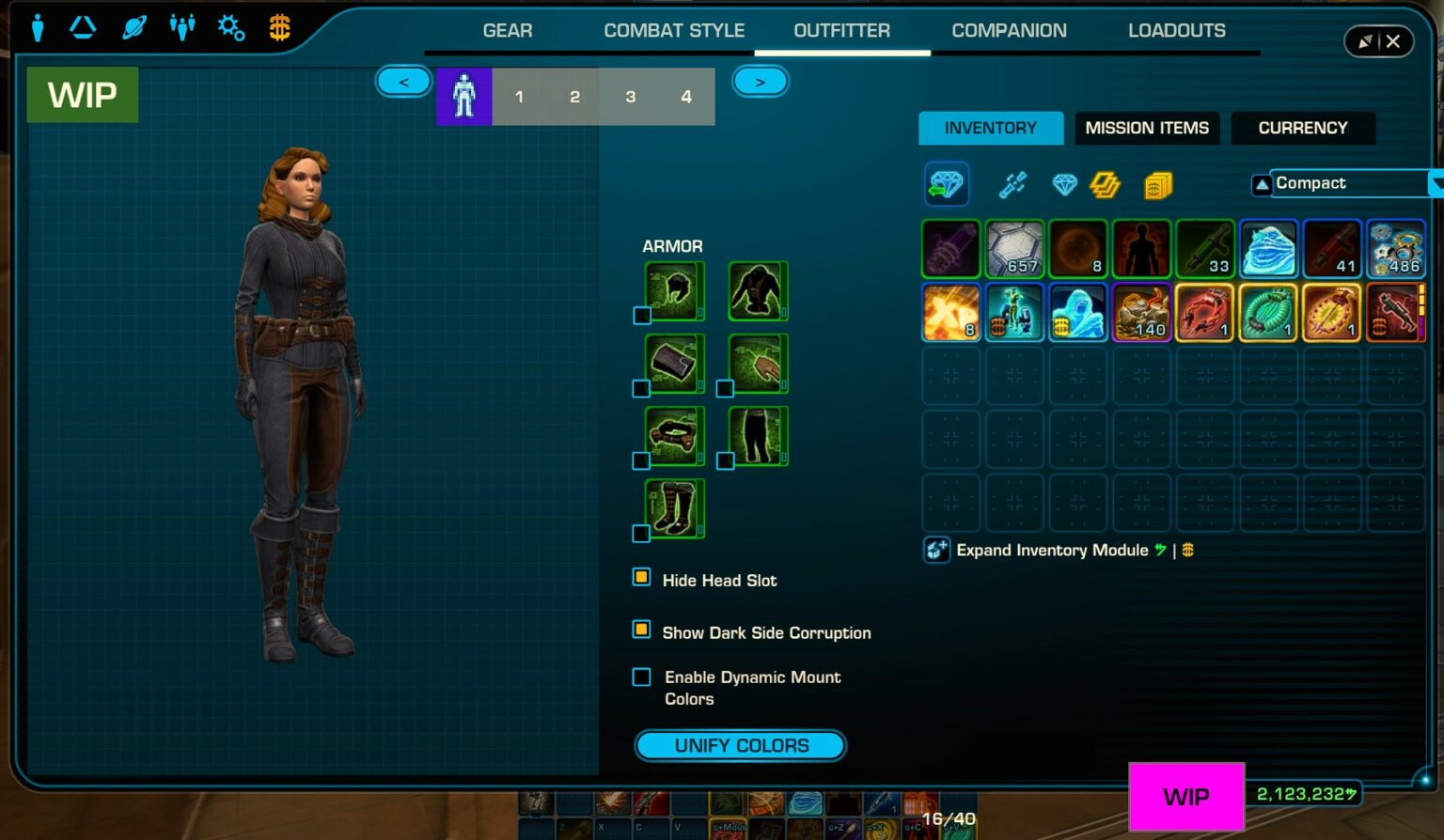Disable Show Dark Side Corruption
This screenshot has width=1444, height=840.
click(641, 629)
